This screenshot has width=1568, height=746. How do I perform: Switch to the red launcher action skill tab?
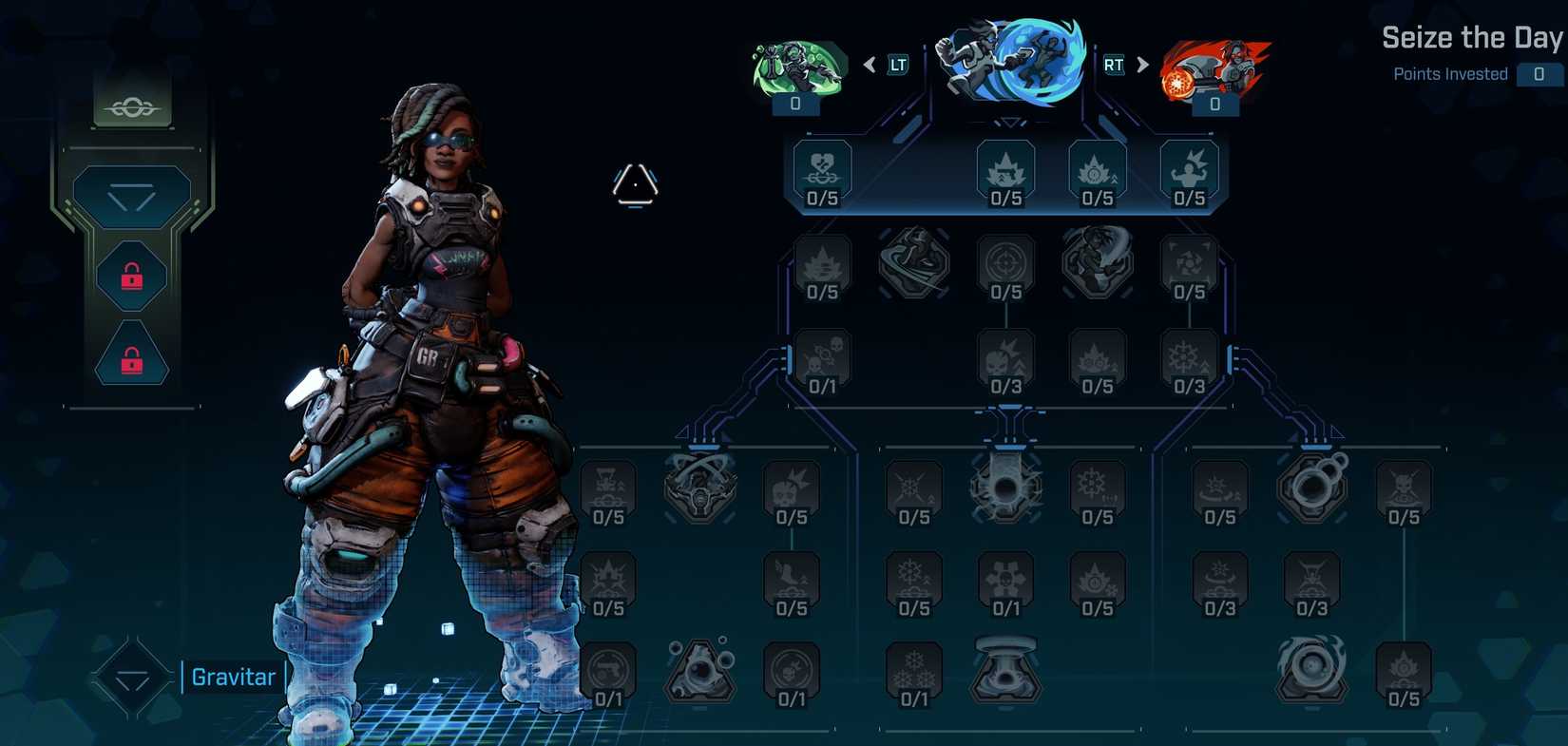1216,62
